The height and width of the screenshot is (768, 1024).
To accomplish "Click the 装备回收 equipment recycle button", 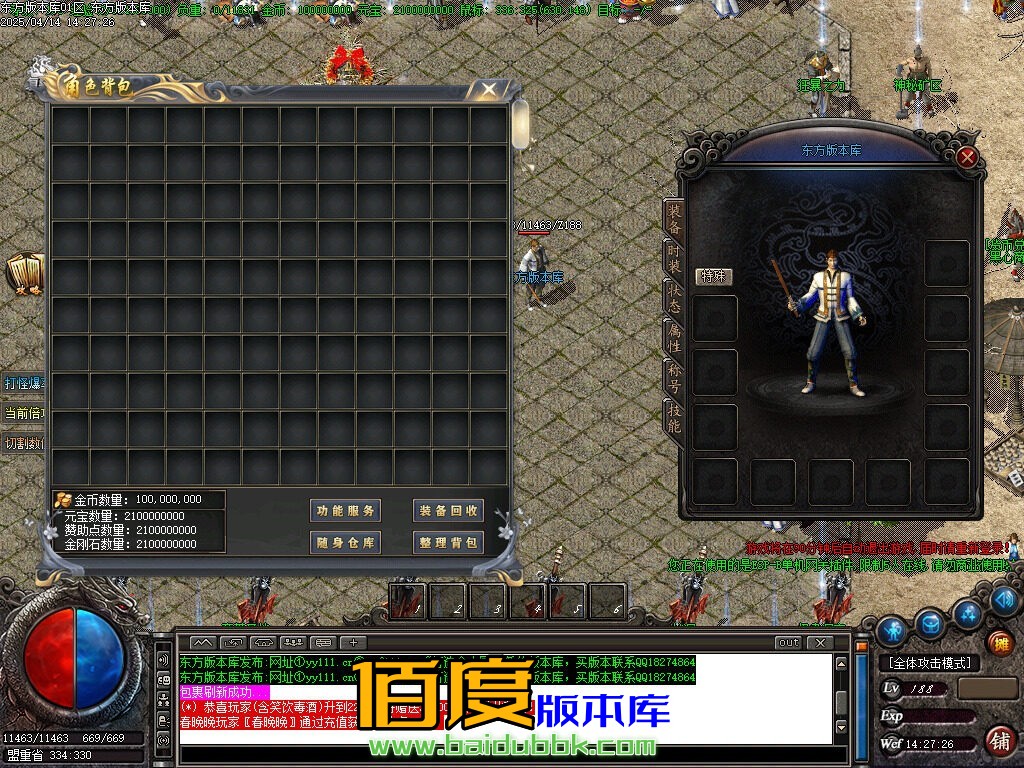I will (x=449, y=511).
